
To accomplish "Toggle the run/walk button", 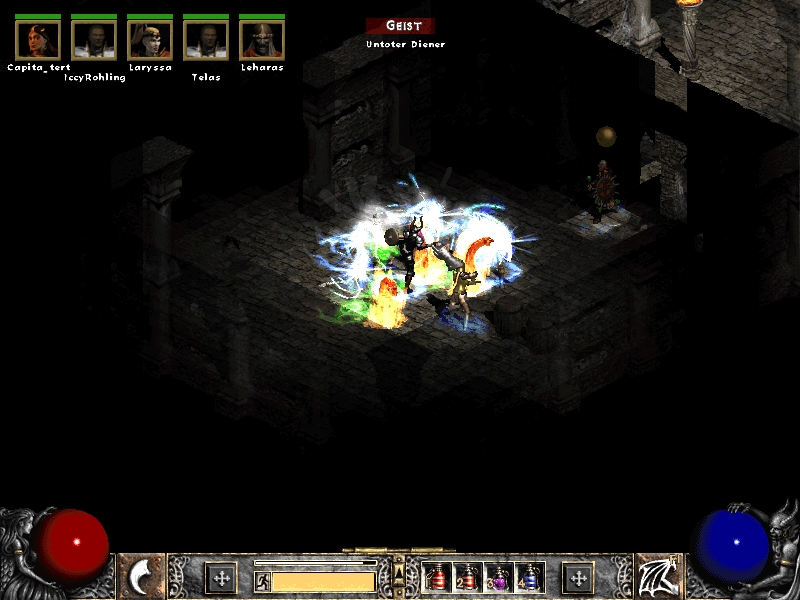I will coord(262,581).
